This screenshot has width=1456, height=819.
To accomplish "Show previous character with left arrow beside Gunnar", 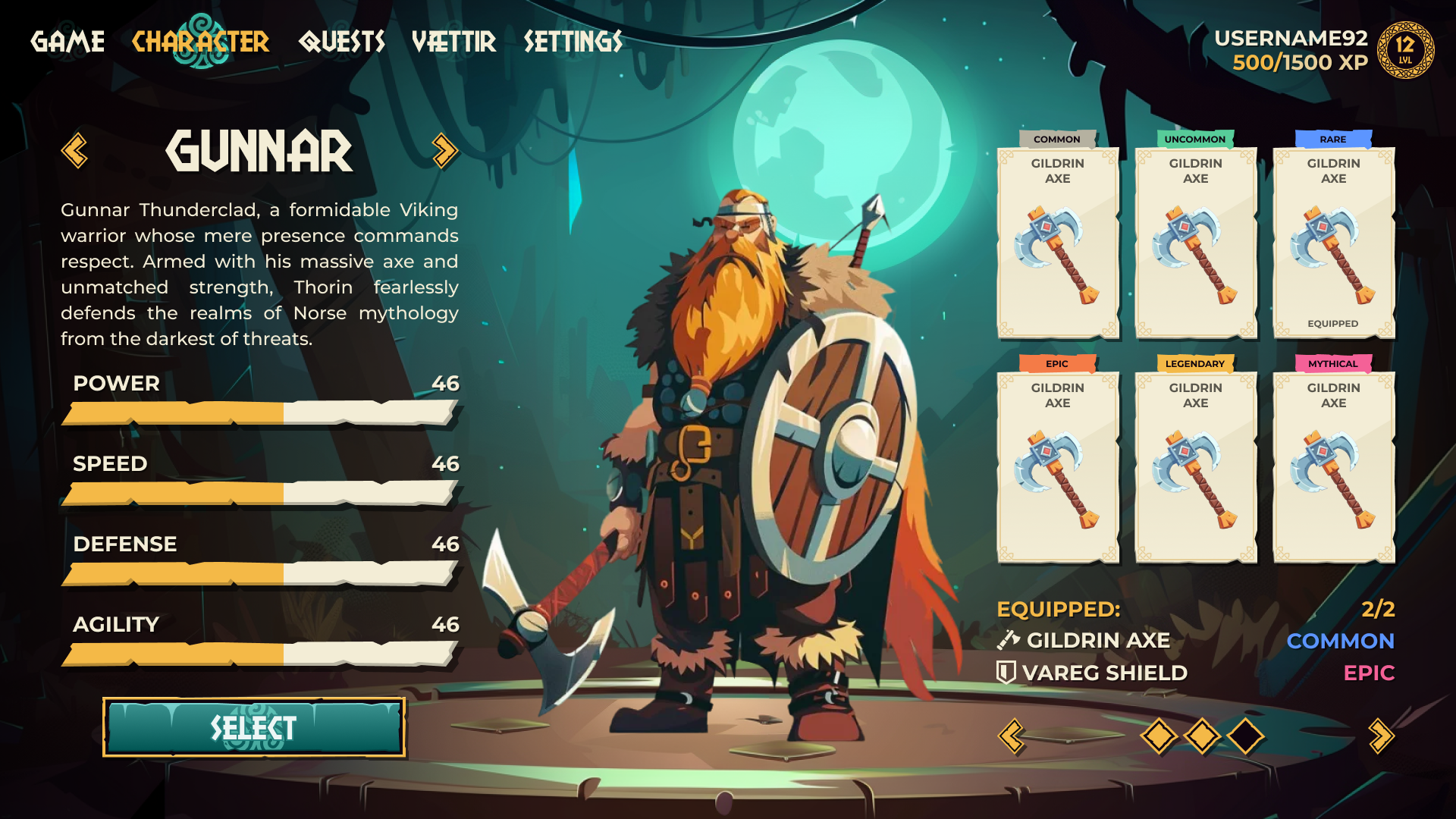I will pos(74,151).
